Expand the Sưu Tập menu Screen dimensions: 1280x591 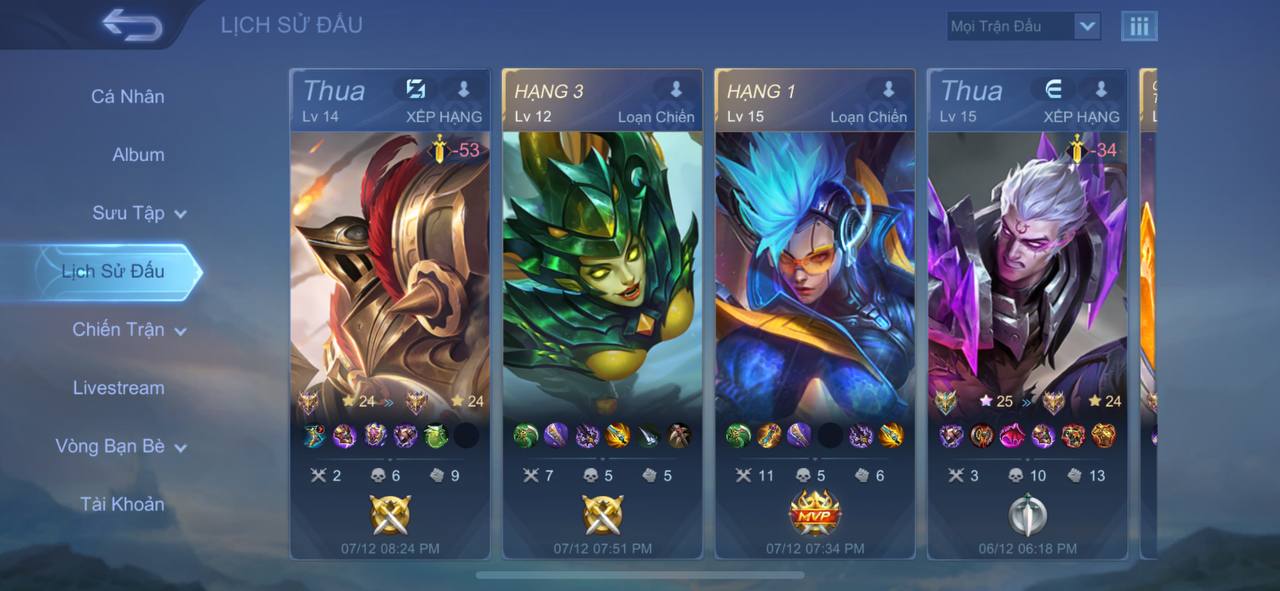click(x=139, y=213)
